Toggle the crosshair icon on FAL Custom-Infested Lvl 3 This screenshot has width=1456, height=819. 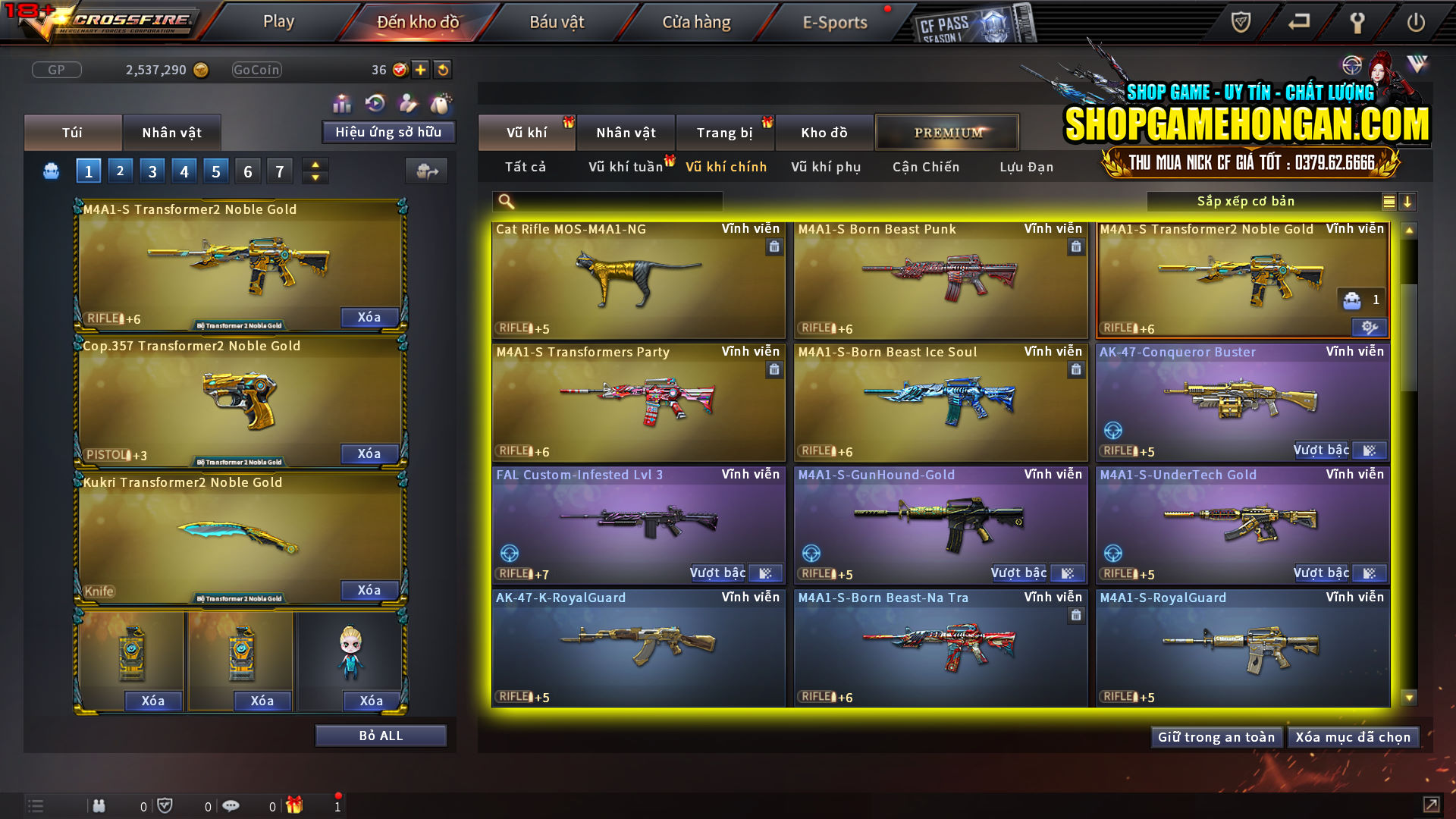510,554
